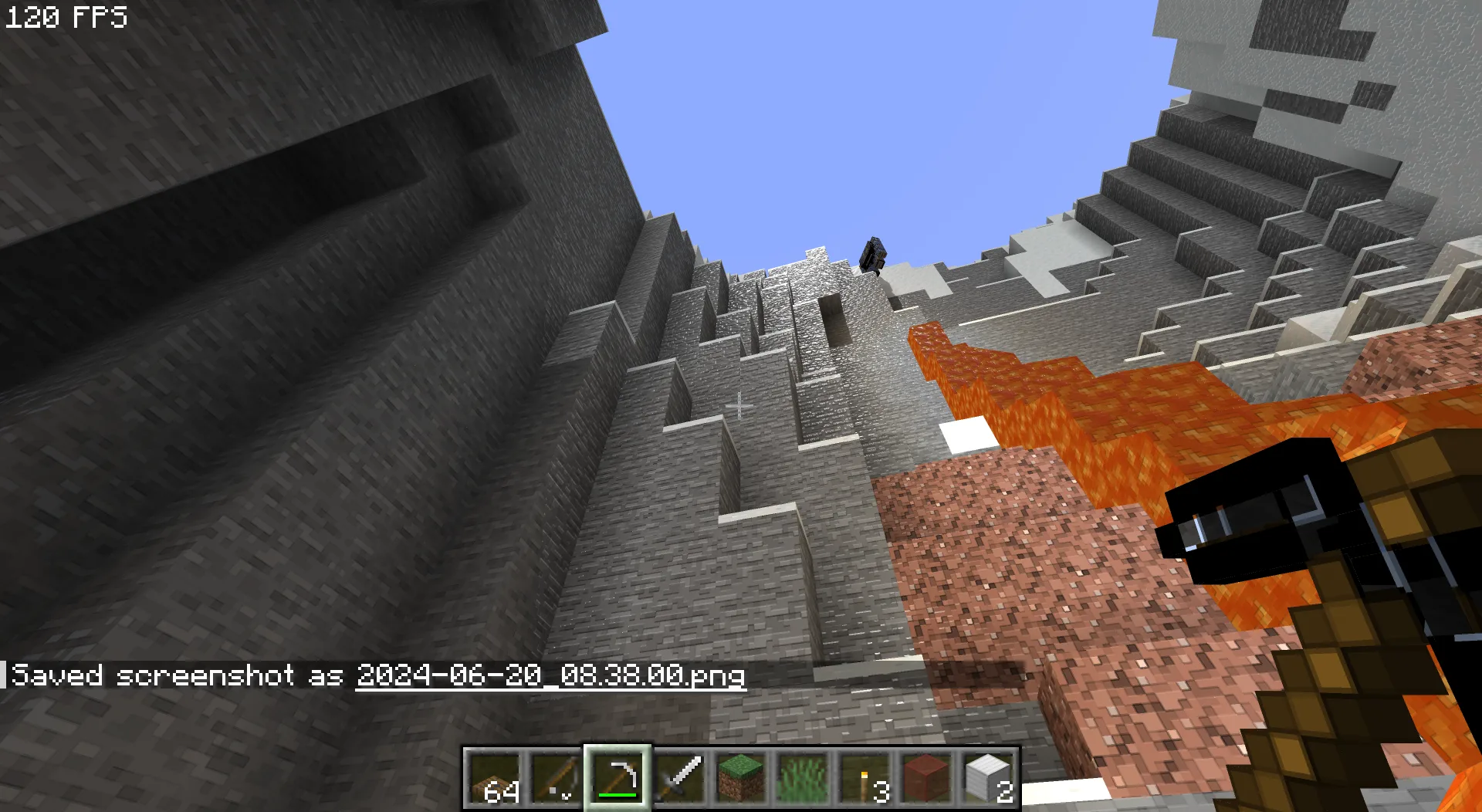Image resolution: width=1482 pixels, height=812 pixels.
Task: Choose the iron sword hotbar slot
Action: [x=679, y=777]
